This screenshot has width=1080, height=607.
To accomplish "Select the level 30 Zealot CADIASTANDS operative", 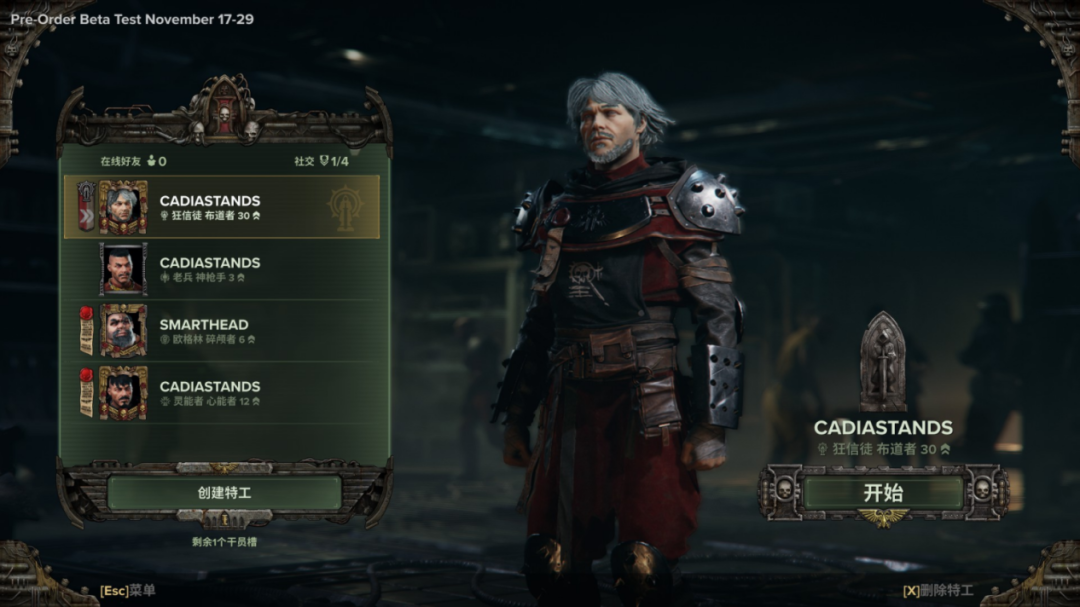I will (x=222, y=207).
